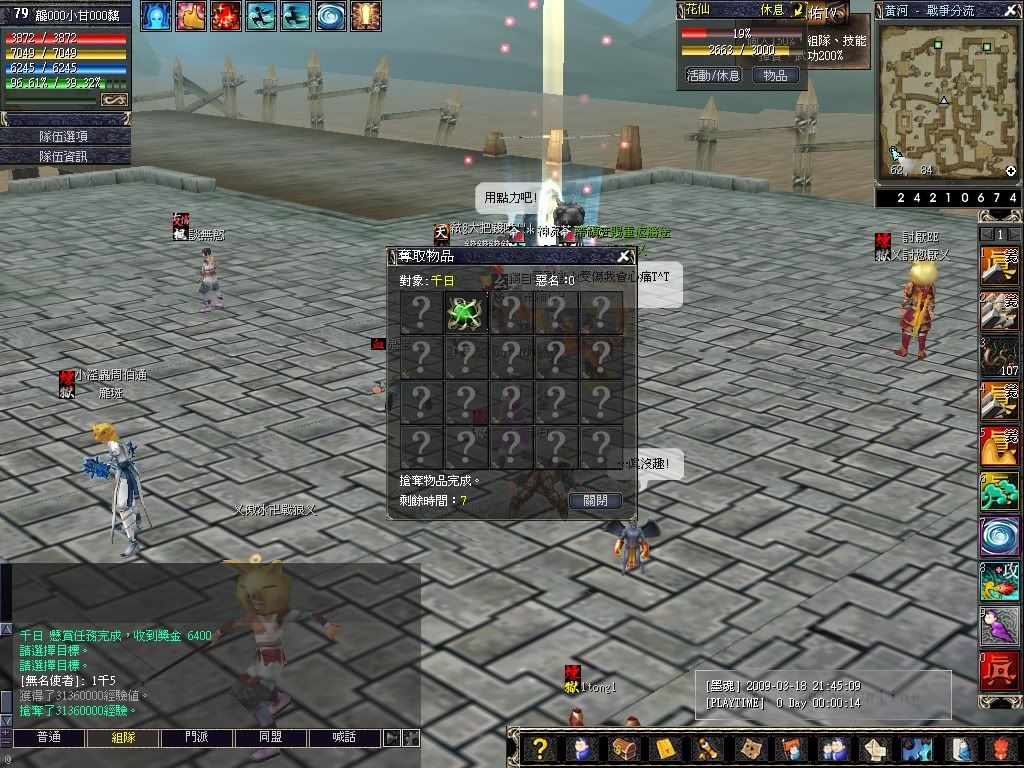Open 隊伍資訊 team info
This screenshot has height=768, width=1024.
tap(64, 156)
